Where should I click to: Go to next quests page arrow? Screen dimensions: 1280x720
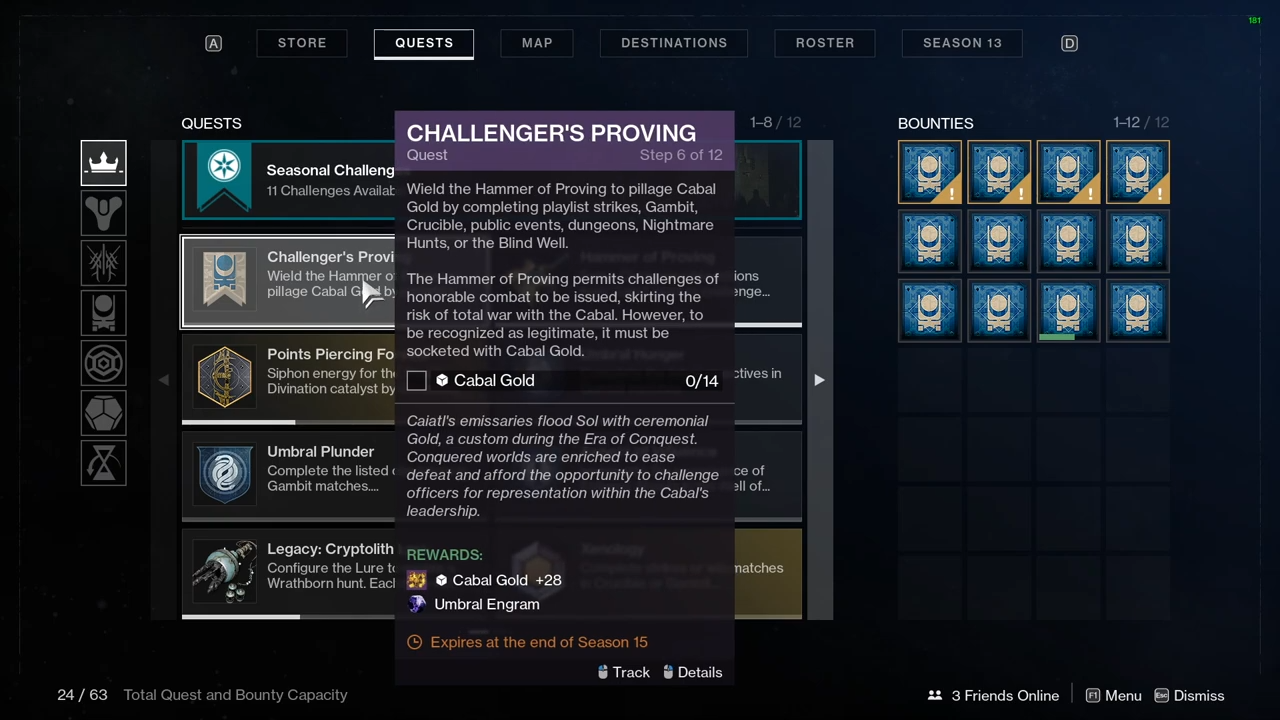(819, 380)
